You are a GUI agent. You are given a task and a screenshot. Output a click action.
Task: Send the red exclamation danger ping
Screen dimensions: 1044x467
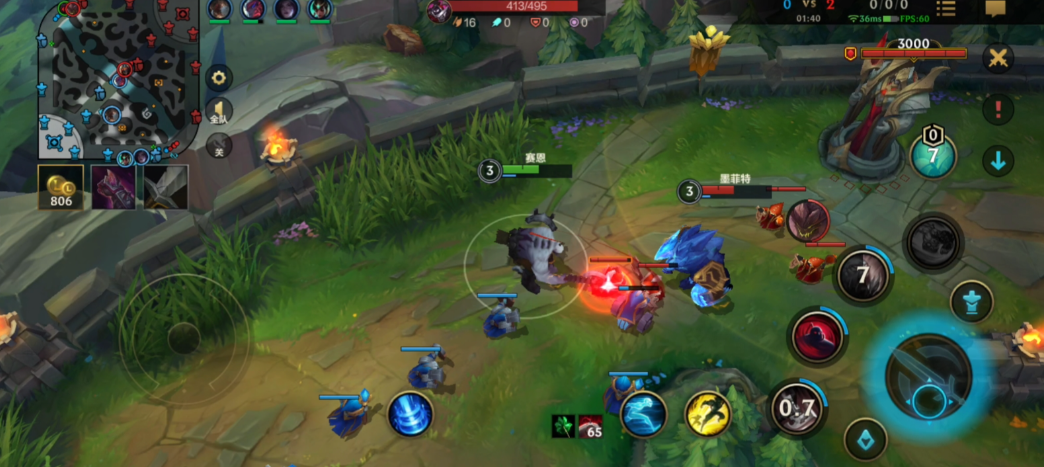coord(997,109)
